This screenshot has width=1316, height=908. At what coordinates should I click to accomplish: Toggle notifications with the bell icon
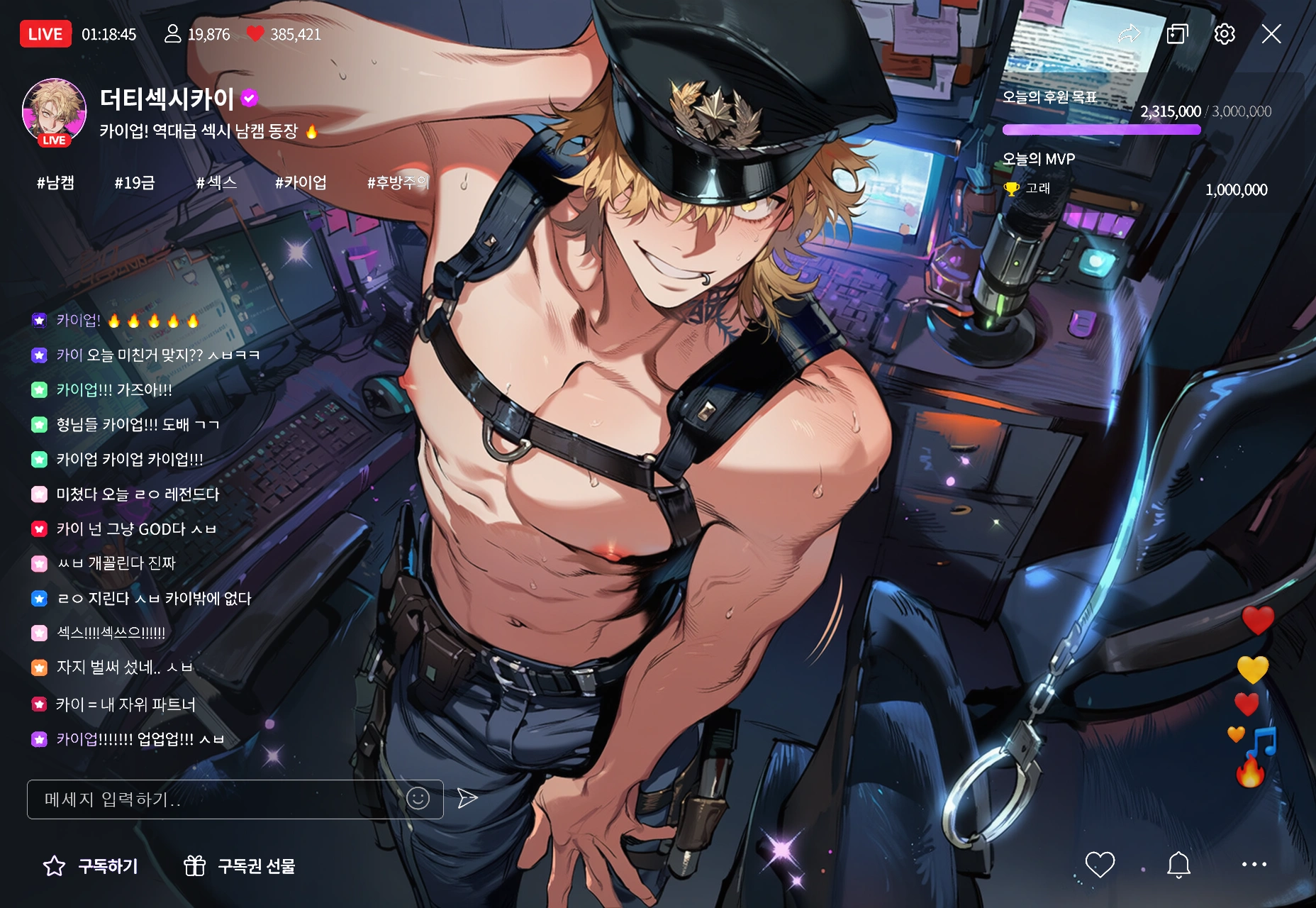[1178, 865]
